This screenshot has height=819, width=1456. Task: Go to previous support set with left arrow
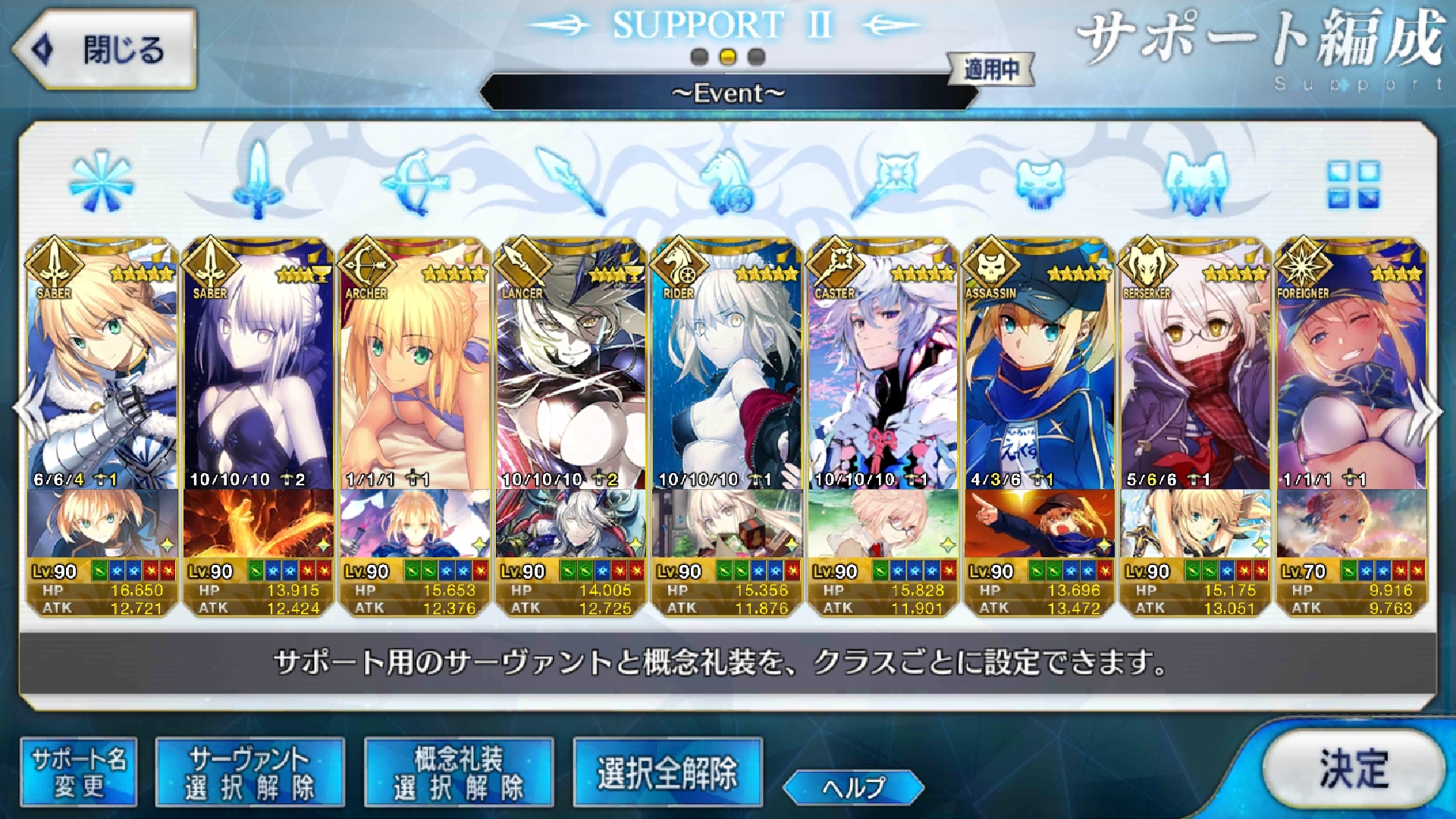[30, 409]
